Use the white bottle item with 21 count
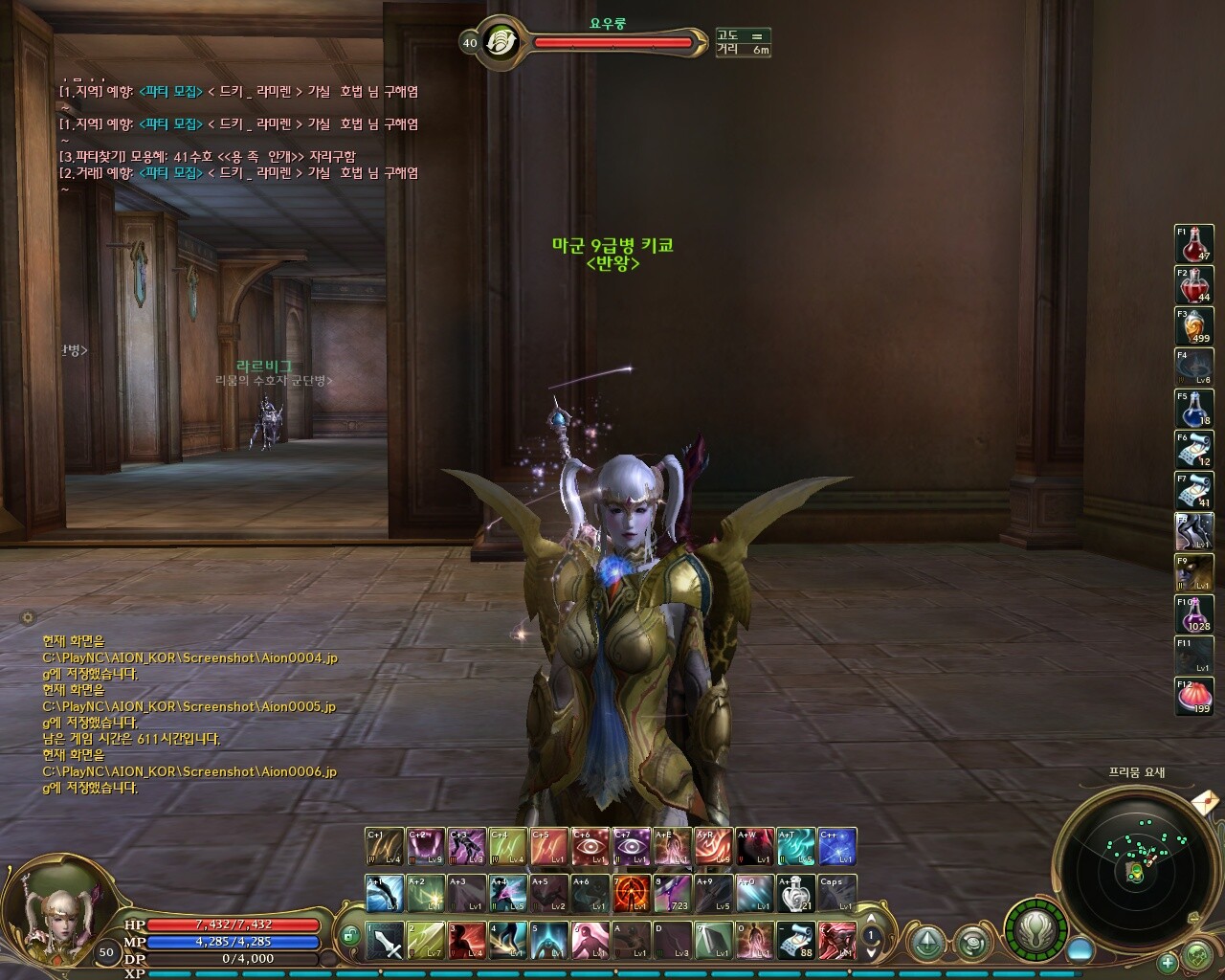 pos(795,893)
